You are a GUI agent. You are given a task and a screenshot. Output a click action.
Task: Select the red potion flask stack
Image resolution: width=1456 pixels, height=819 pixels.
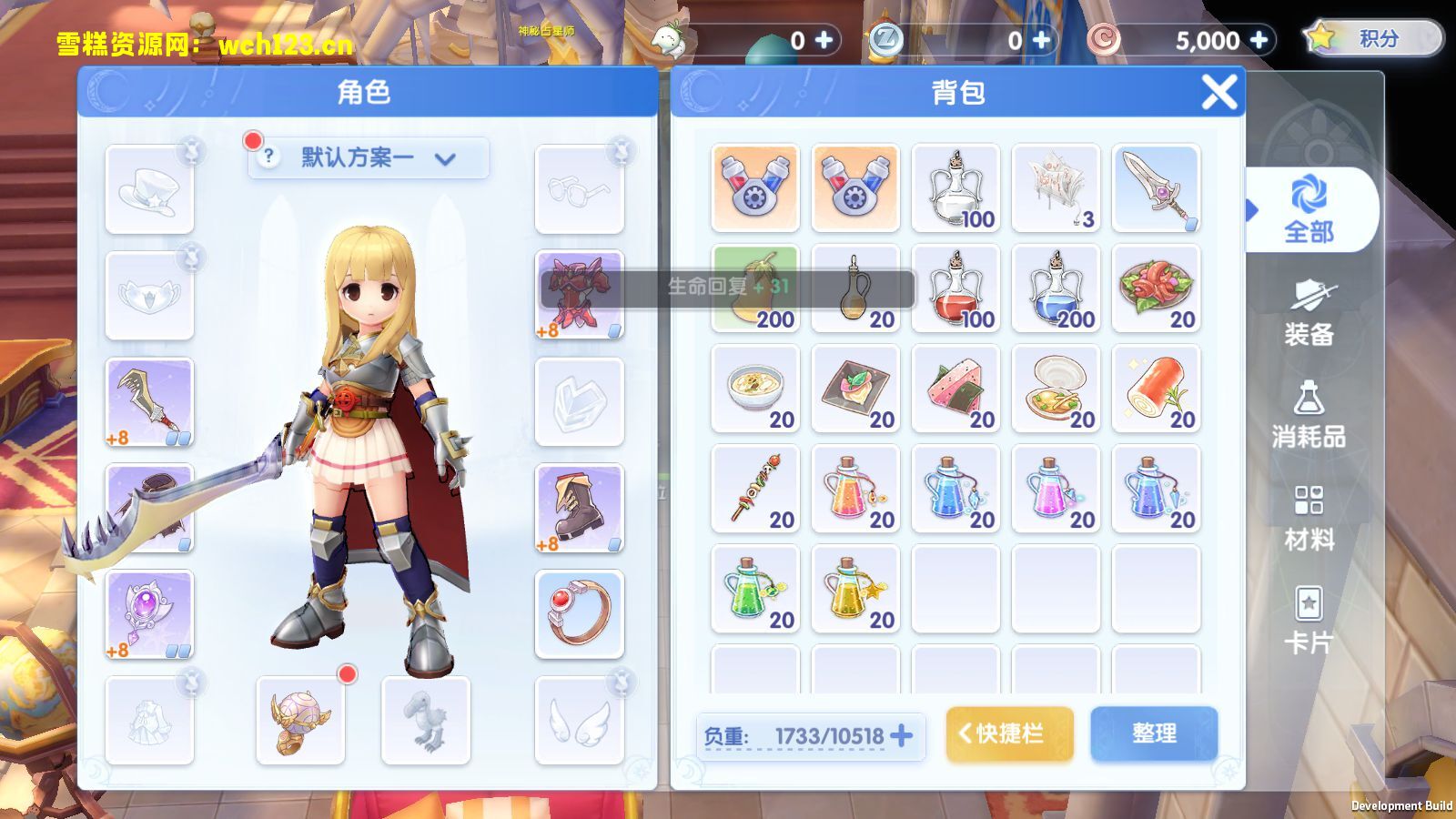coord(955,288)
